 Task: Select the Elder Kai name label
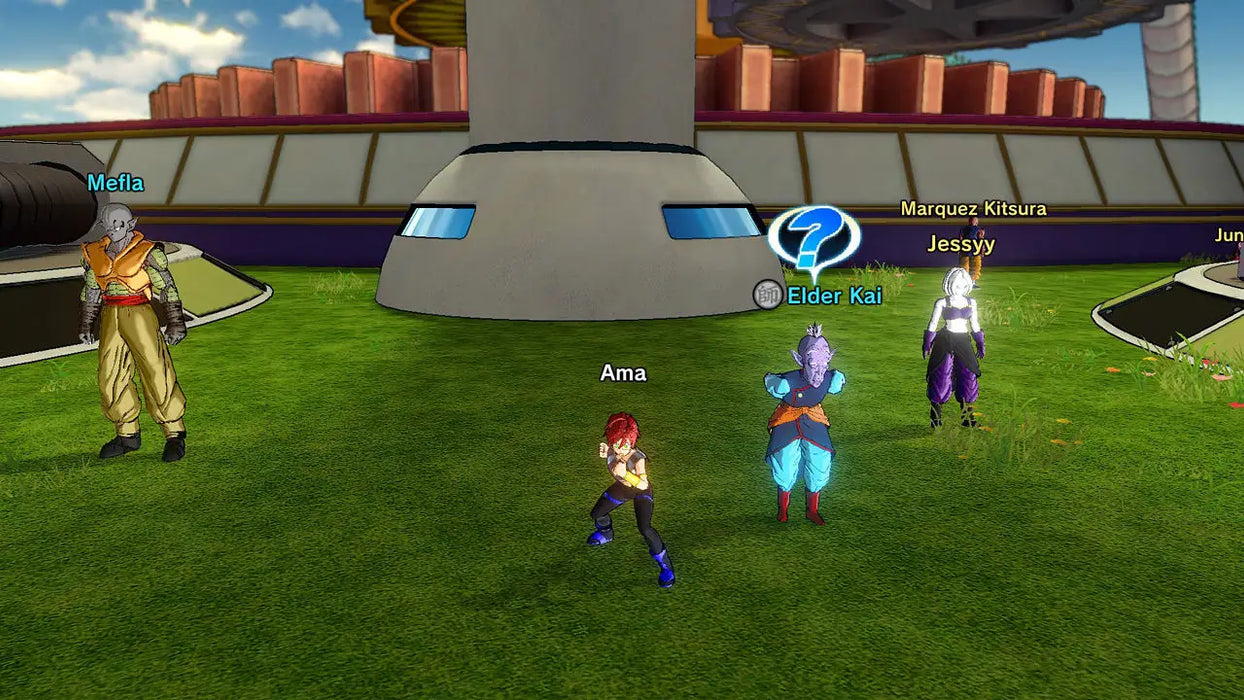click(x=834, y=295)
